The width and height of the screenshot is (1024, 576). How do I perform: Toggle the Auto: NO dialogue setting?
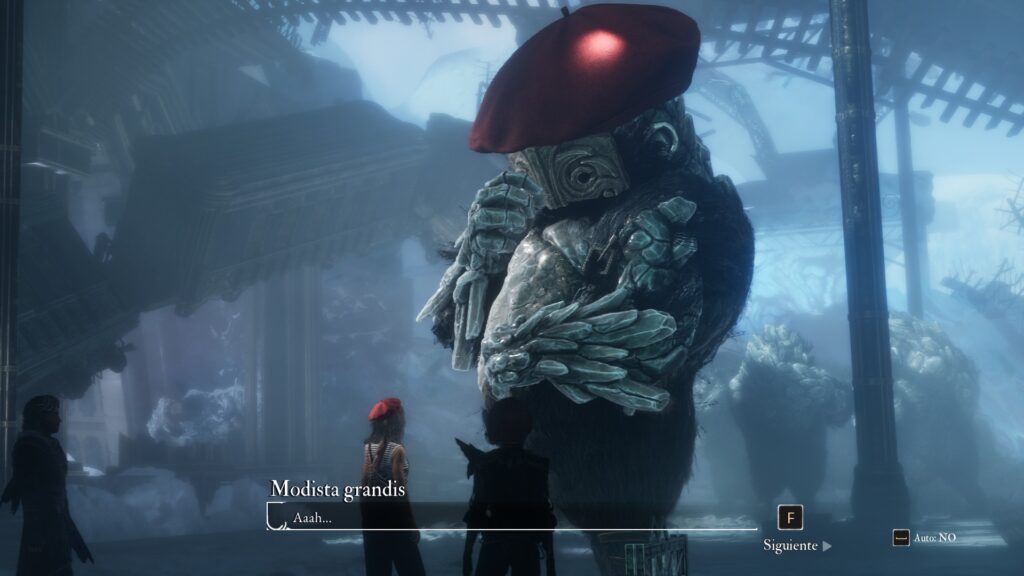click(x=925, y=538)
